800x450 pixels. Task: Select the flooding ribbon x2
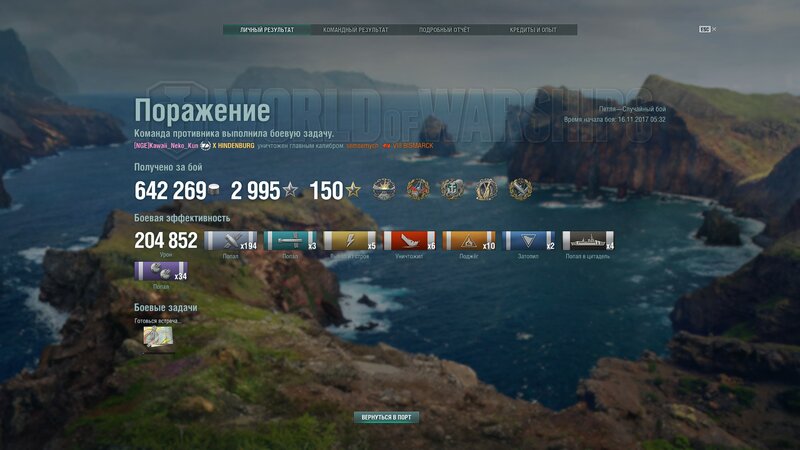[529, 240]
